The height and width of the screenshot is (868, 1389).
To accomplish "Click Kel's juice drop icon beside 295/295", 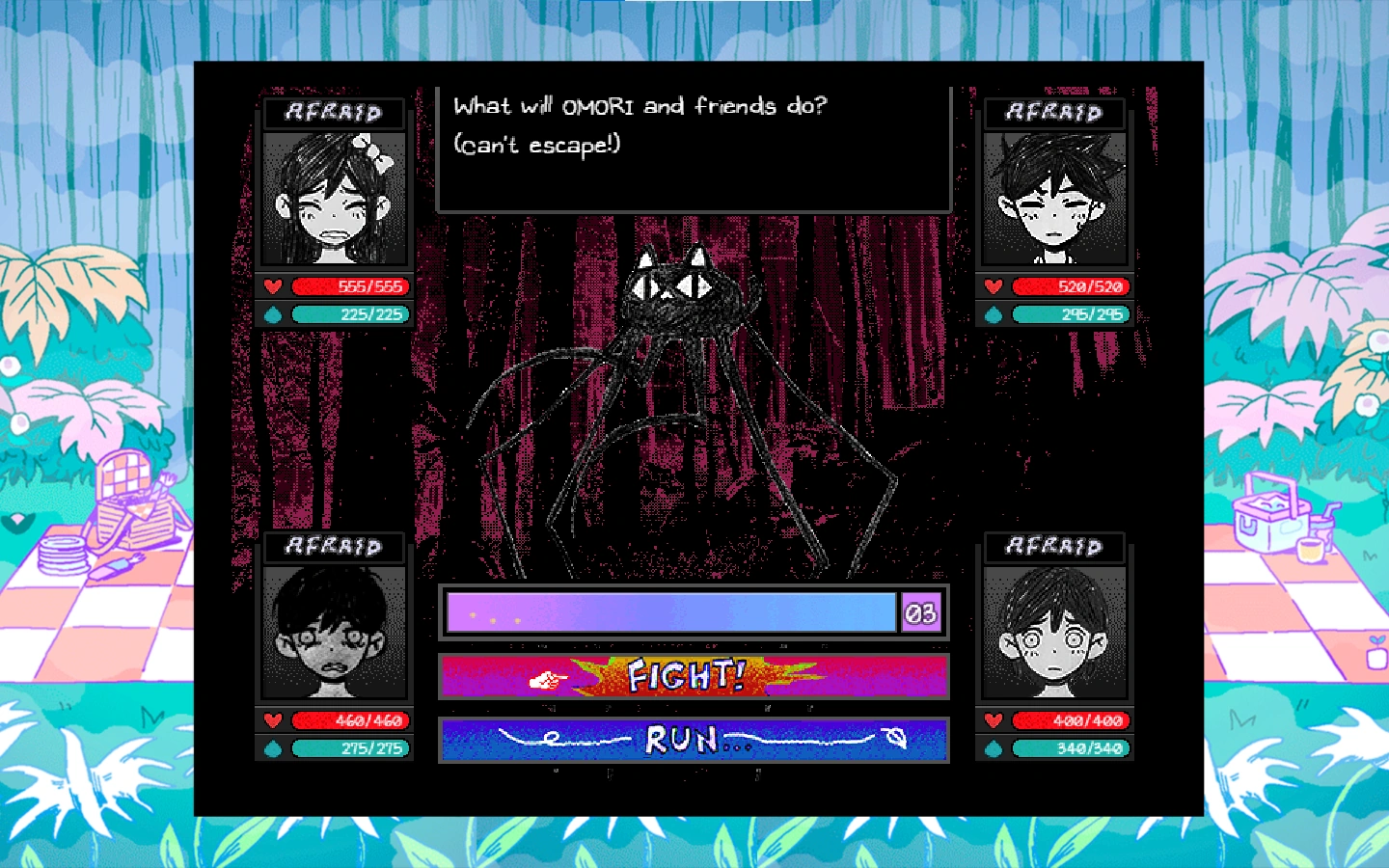I will (994, 313).
